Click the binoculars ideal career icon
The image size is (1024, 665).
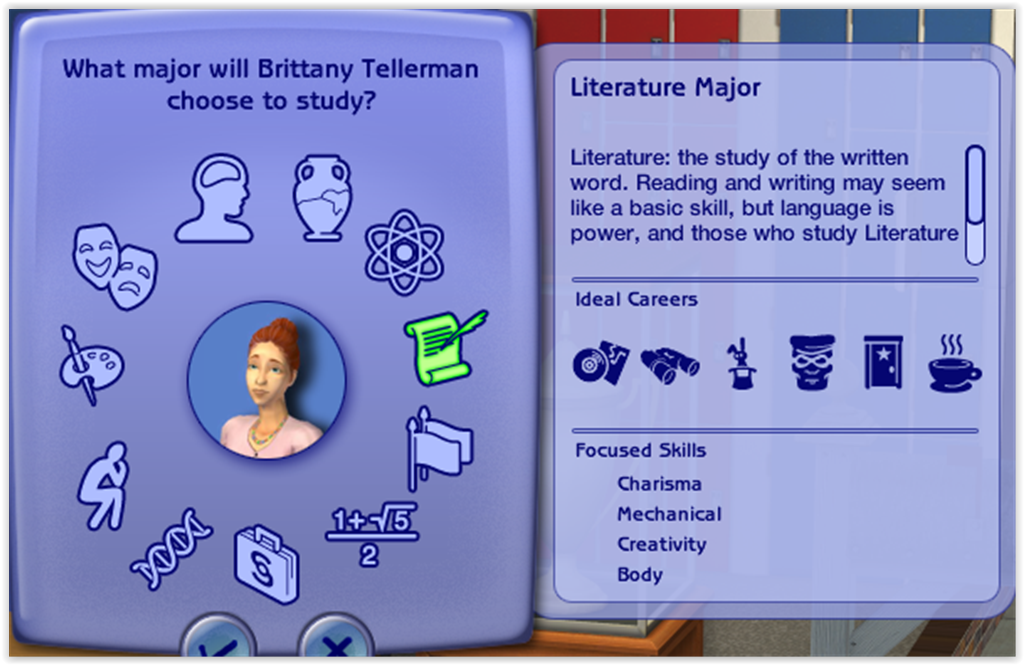[669, 364]
